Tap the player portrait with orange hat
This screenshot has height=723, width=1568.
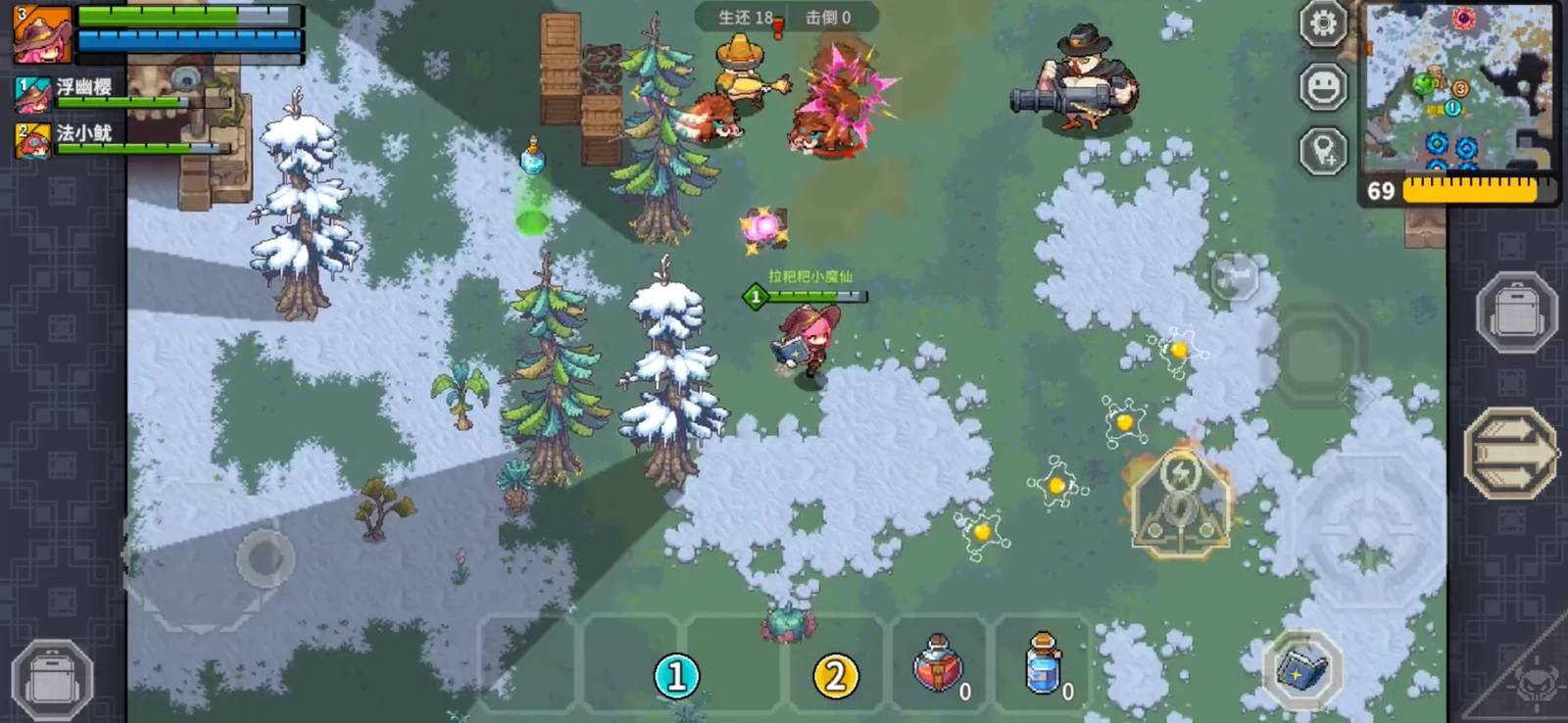pos(42,34)
